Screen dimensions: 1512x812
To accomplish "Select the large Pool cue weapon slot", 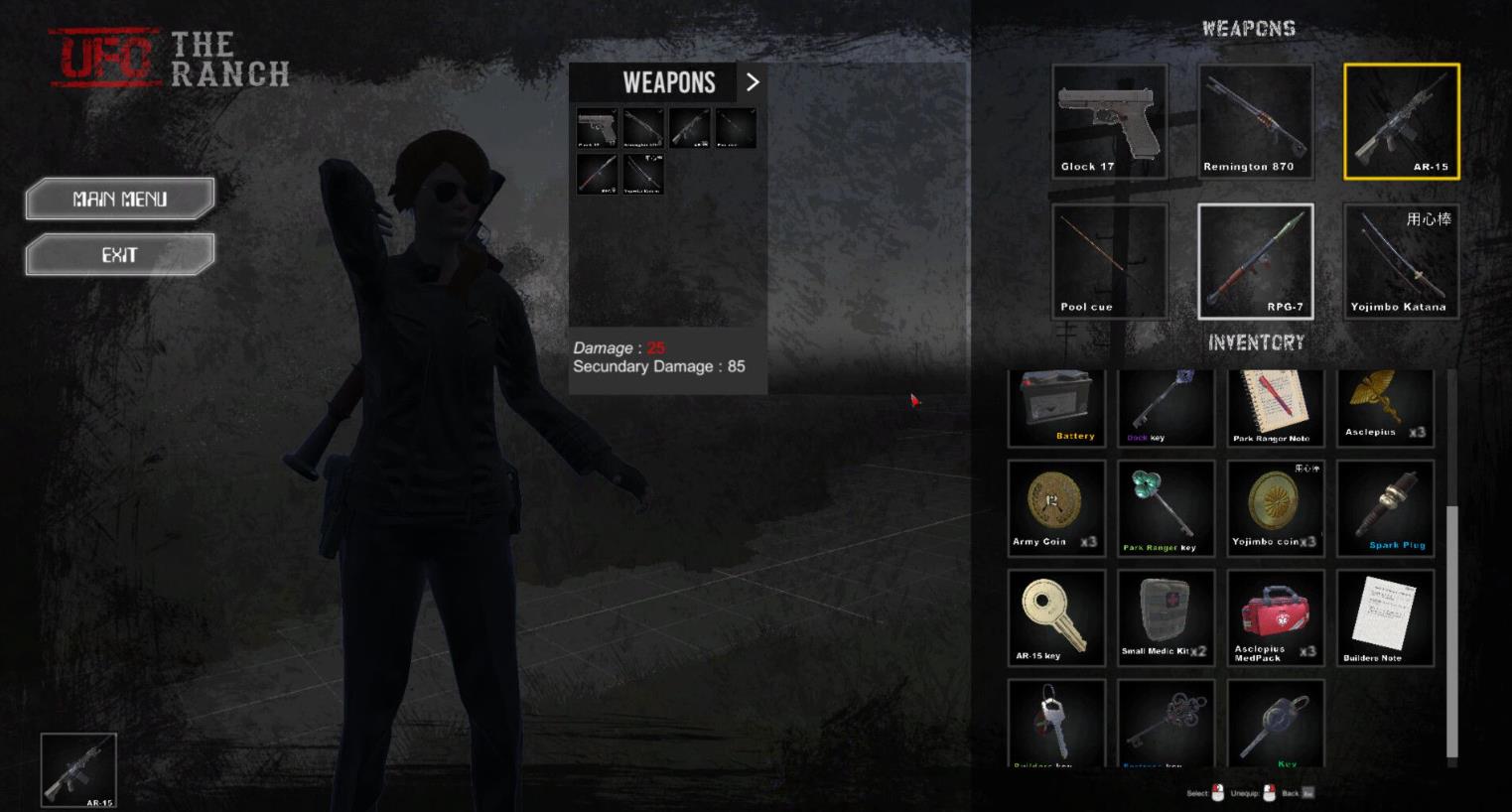I will click(1109, 261).
